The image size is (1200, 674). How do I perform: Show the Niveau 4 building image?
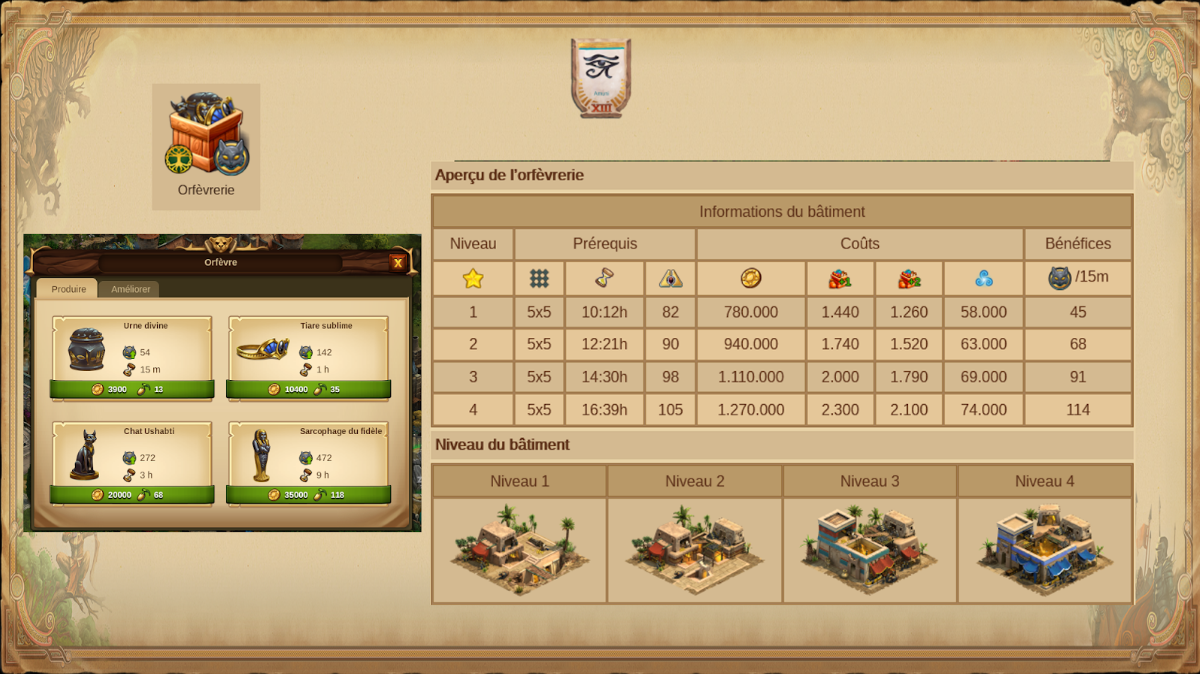(x=1045, y=549)
